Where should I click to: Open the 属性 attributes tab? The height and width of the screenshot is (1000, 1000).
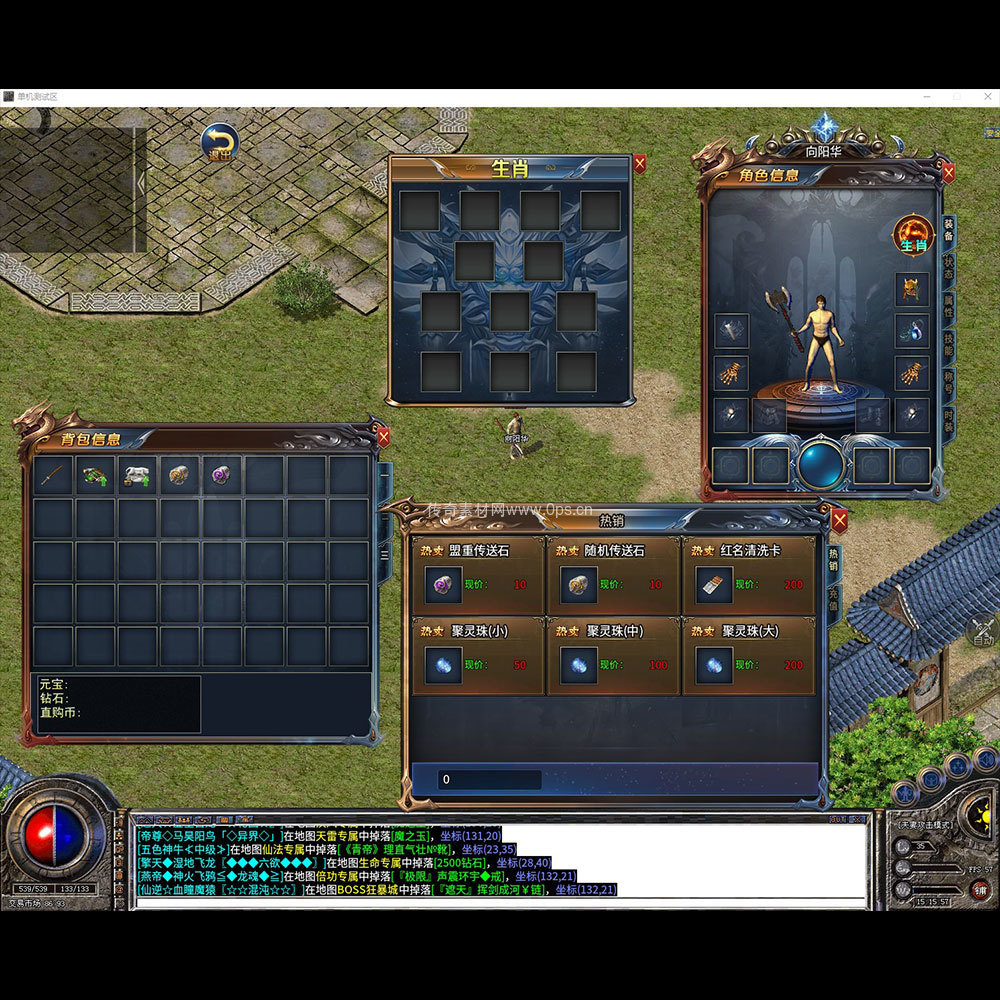(x=948, y=307)
